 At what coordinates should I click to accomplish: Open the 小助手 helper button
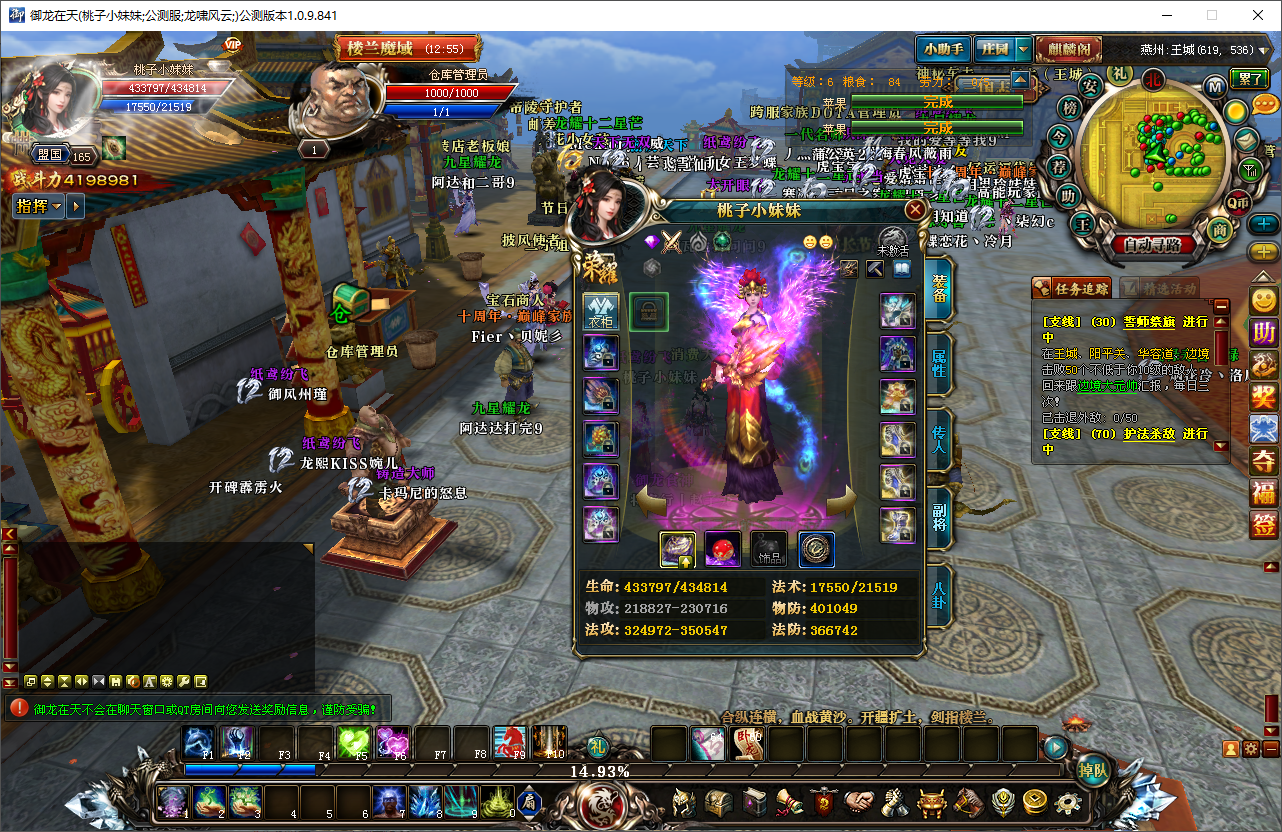942,48
